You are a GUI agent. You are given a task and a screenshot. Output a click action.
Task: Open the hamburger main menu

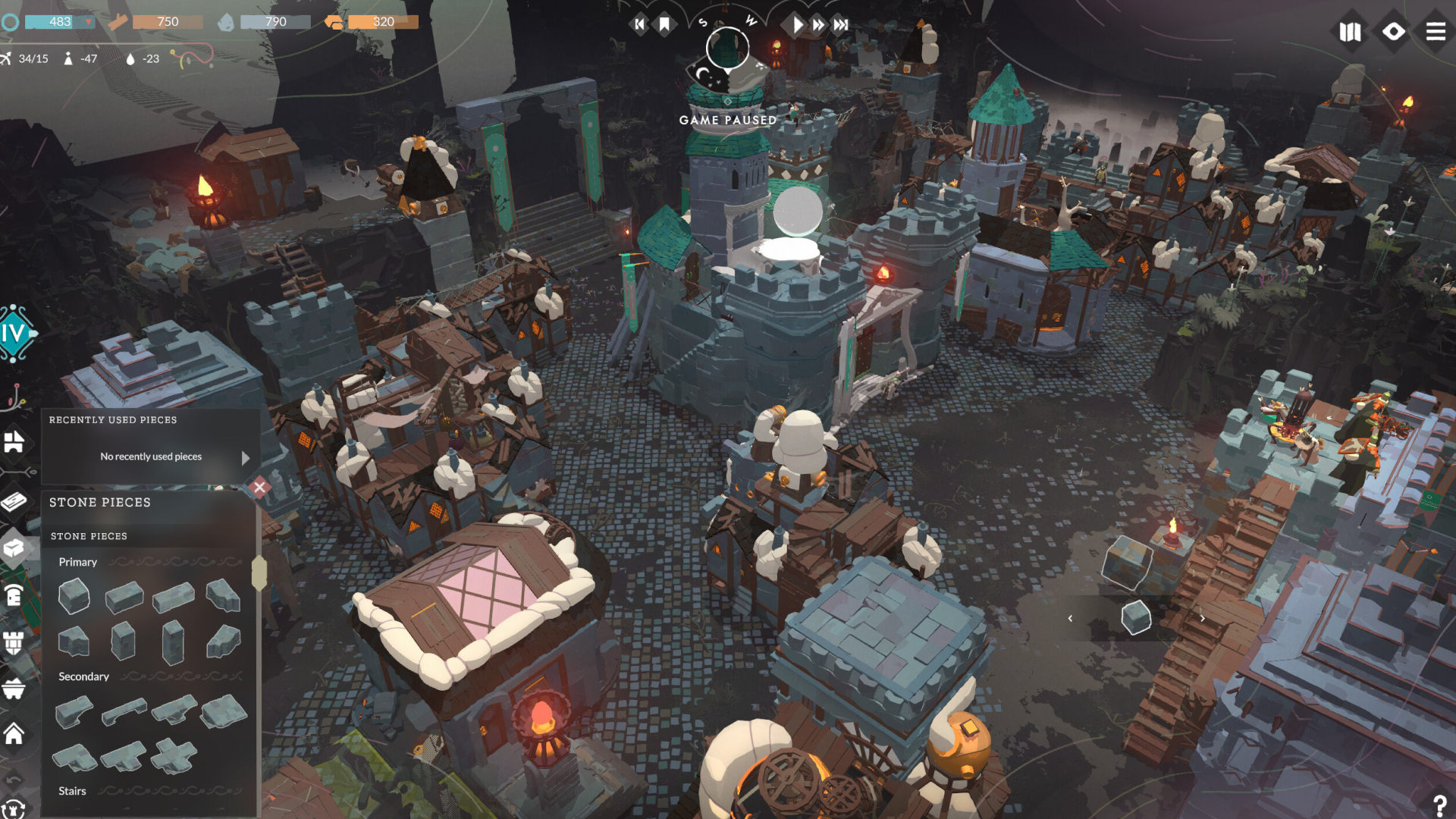[x=1435, y=32]
